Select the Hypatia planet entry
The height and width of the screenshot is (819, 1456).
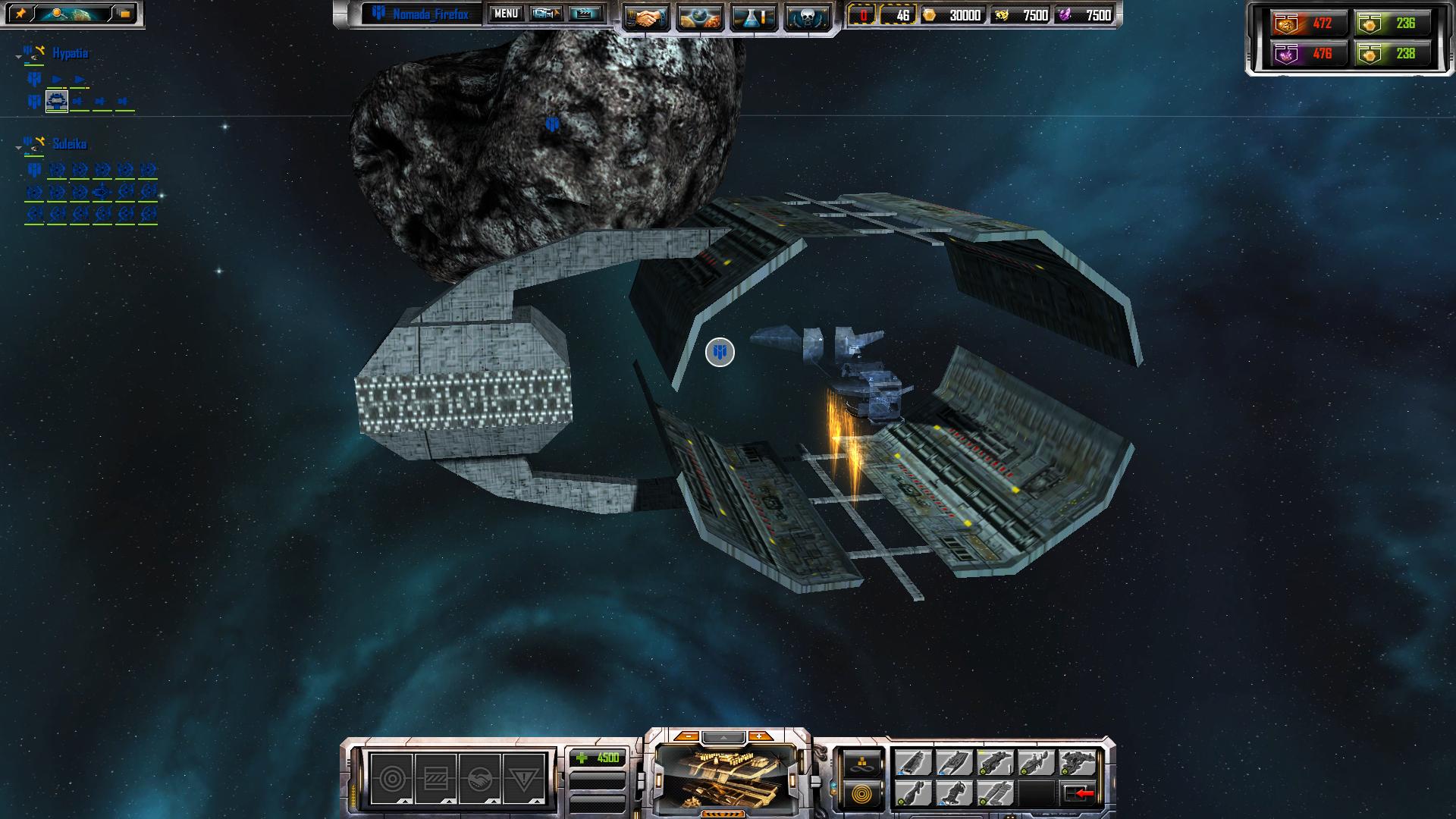pos(70,53)
